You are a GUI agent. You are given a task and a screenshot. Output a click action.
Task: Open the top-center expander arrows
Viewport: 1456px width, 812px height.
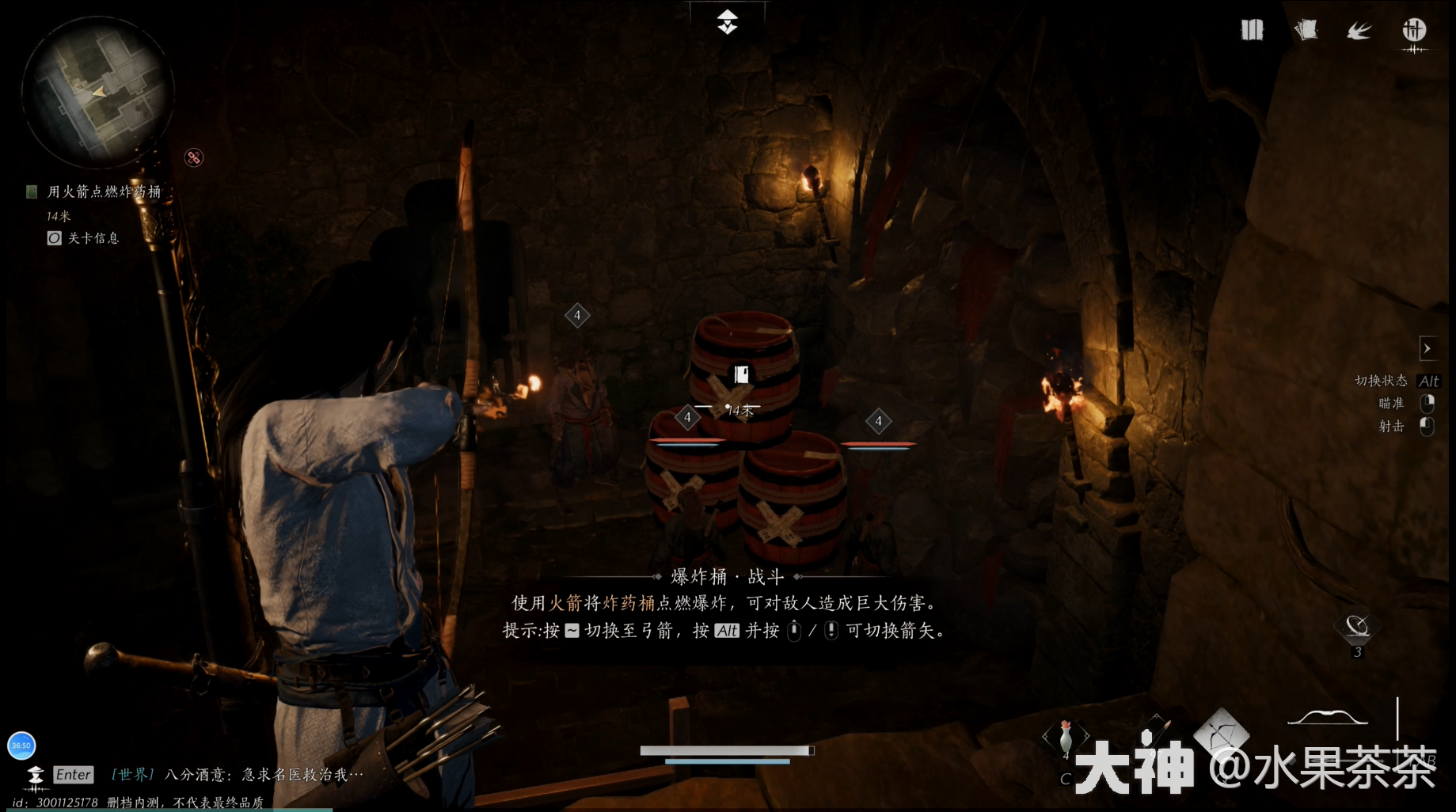tap(728, 22)
